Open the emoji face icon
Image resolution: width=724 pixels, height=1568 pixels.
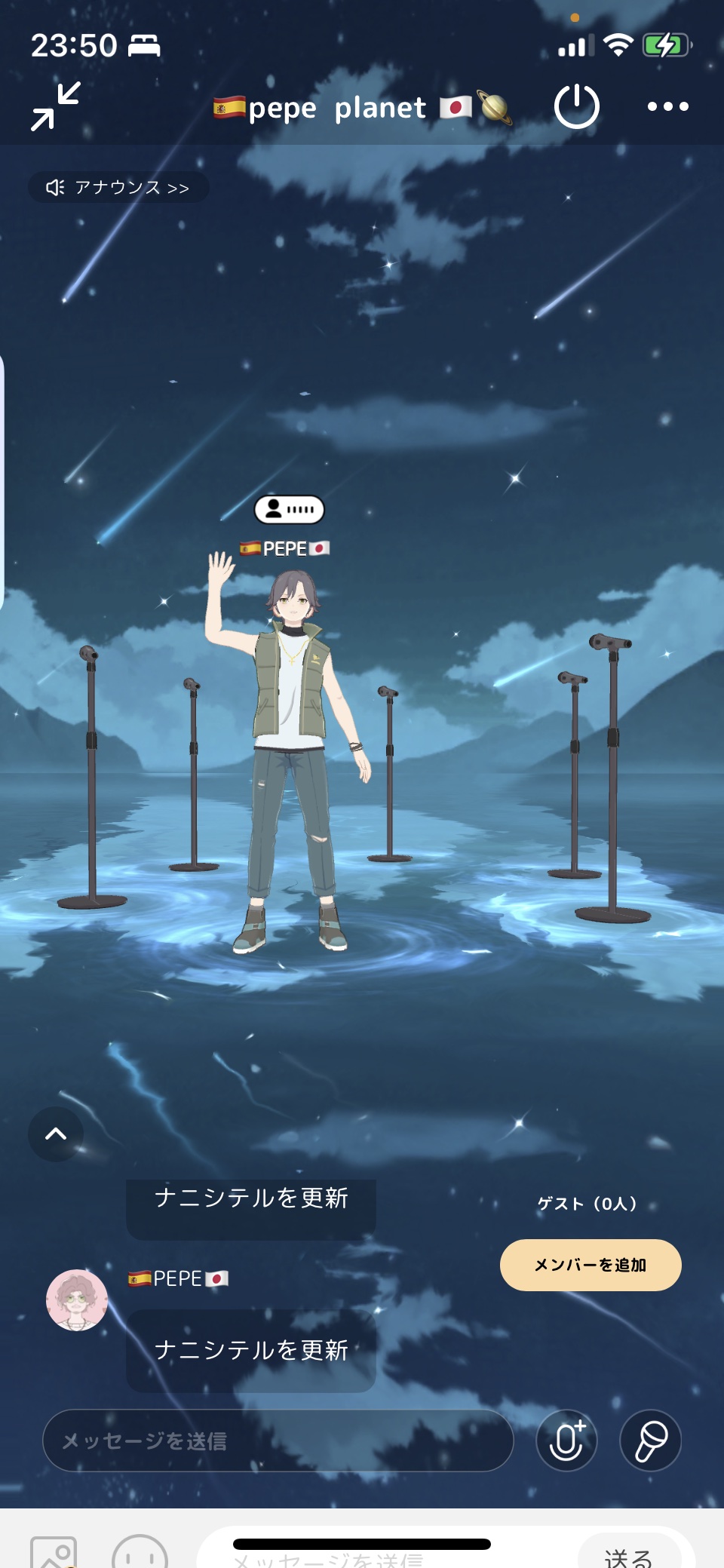click(140, 1554)
